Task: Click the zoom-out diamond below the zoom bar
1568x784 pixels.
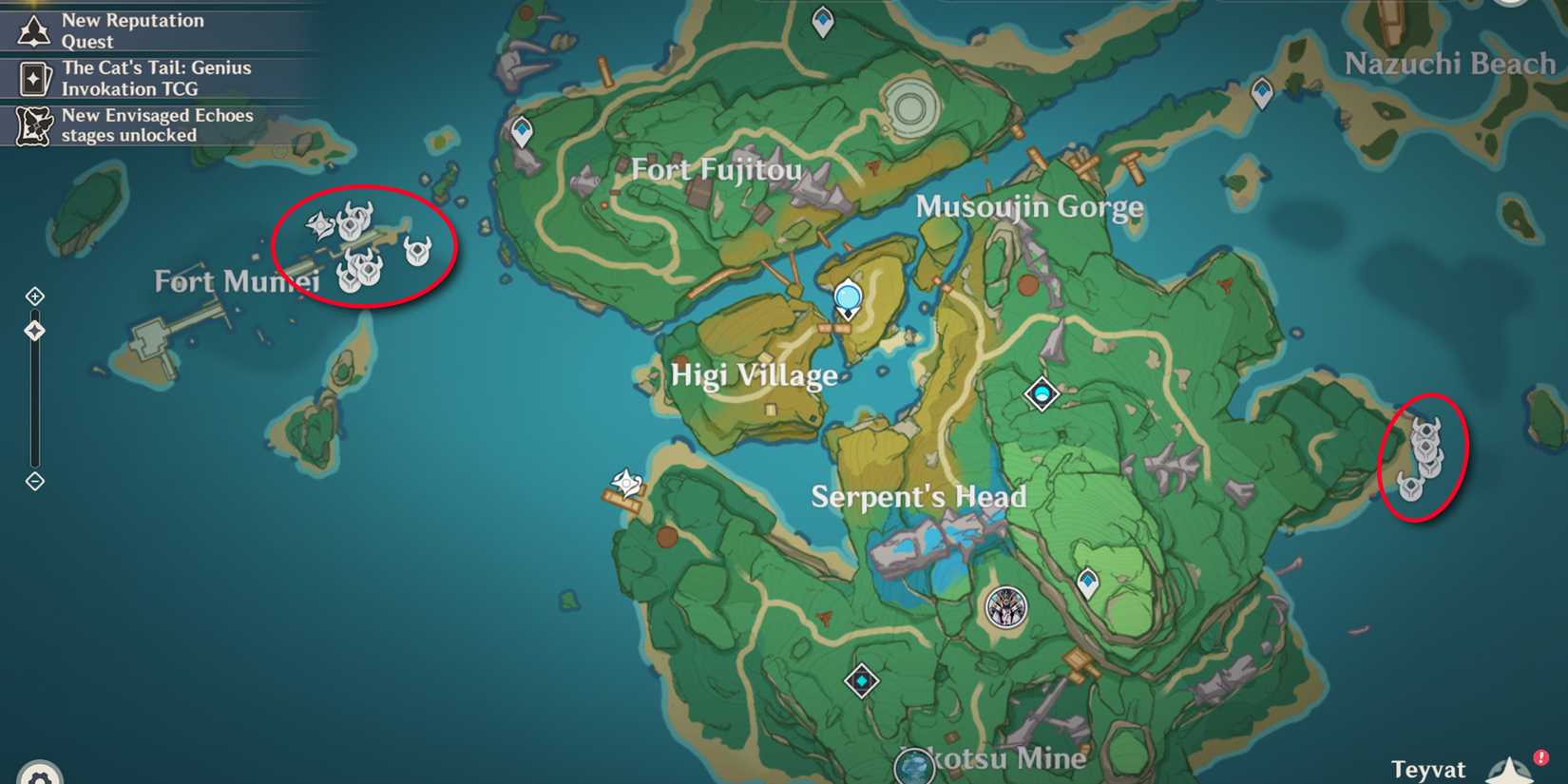Action: pos(35,482)
